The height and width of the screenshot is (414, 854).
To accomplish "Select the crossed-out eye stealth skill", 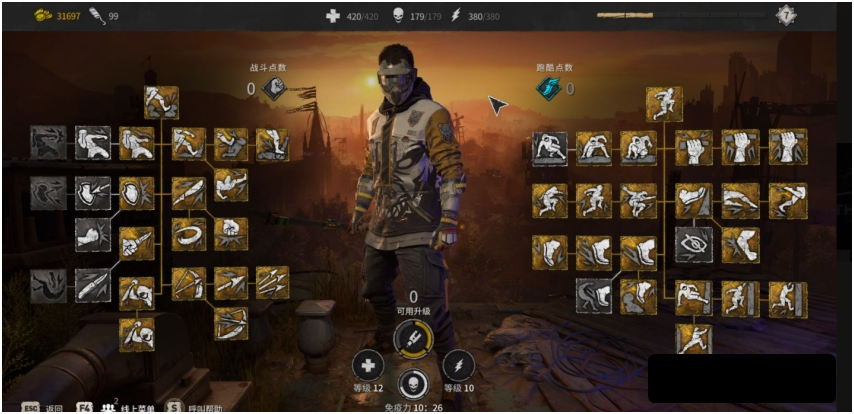I will (693, 244).
